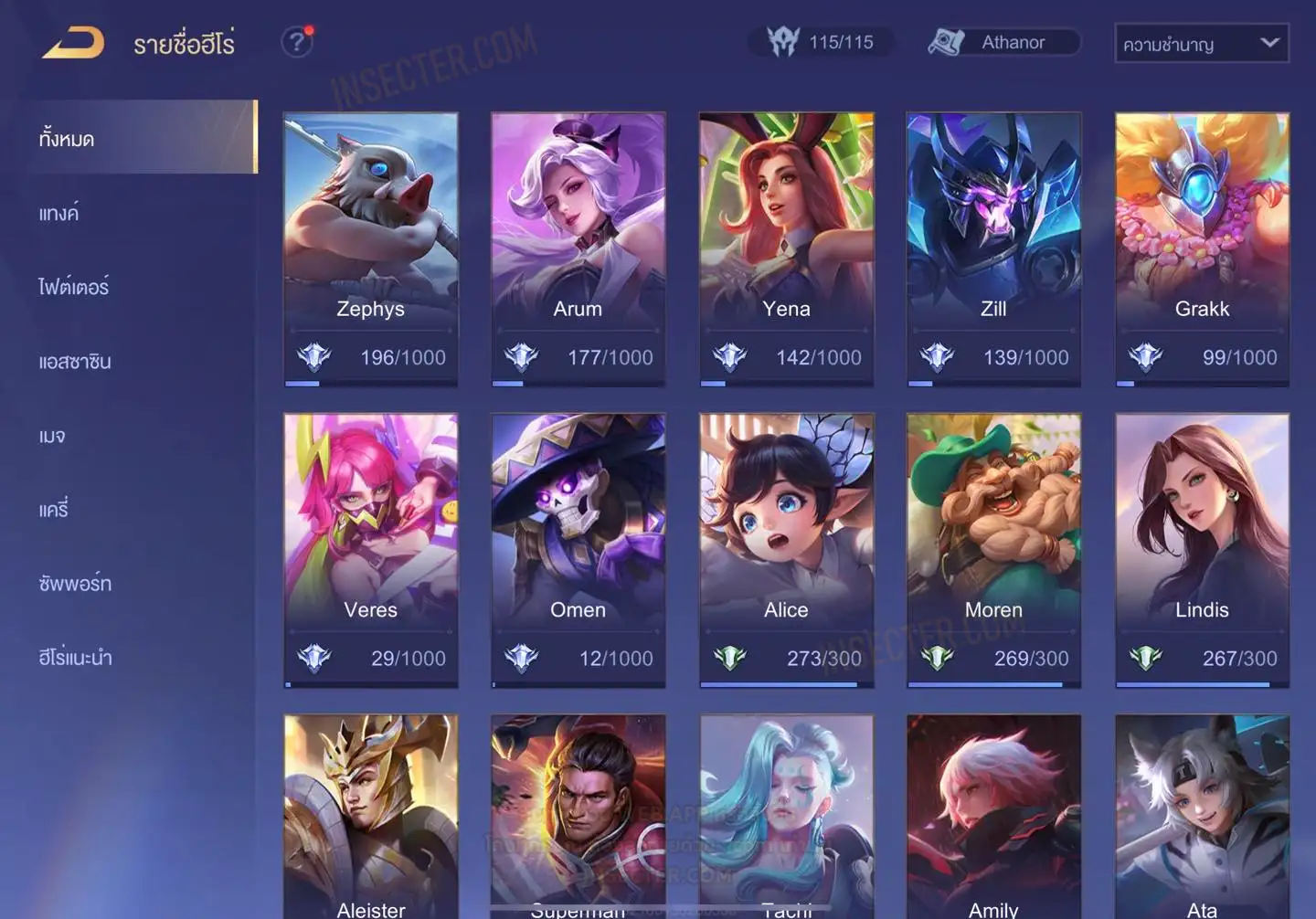Go back using the arrow button

point(73,42)
